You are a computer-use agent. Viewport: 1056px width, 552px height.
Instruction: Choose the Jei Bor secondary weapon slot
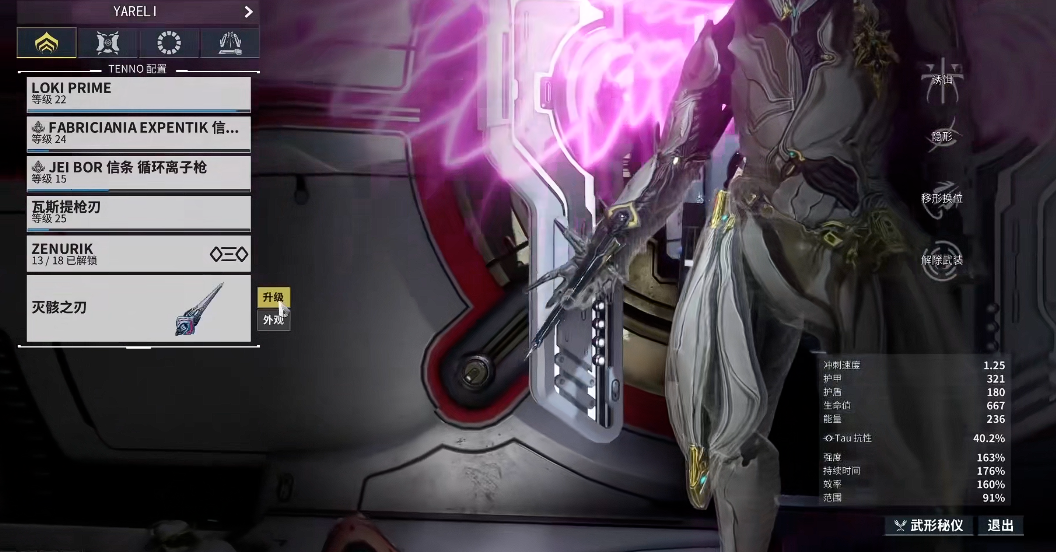tap(138, 172)
